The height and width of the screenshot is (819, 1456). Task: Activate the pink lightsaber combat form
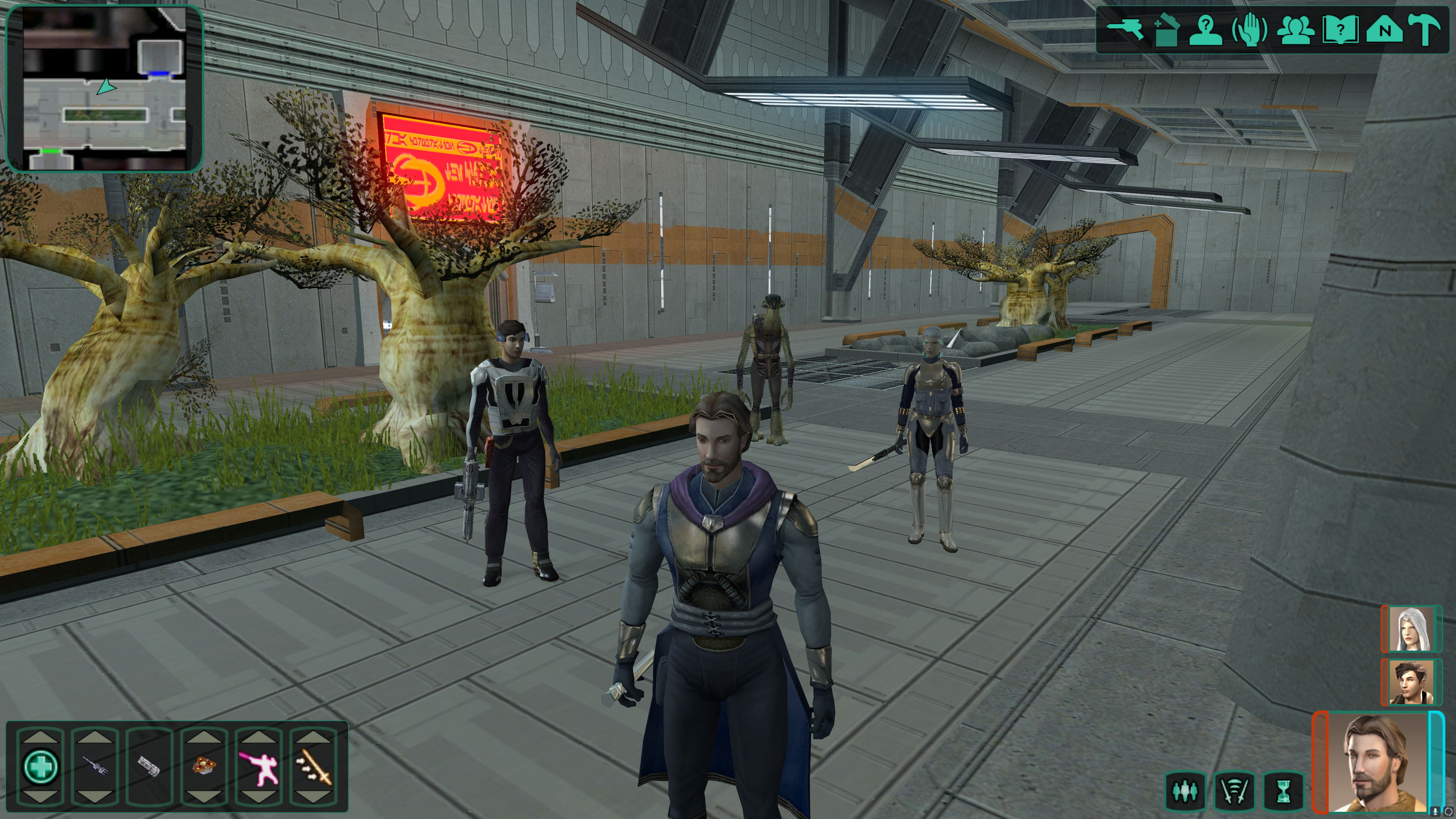(x=258, y=766)
